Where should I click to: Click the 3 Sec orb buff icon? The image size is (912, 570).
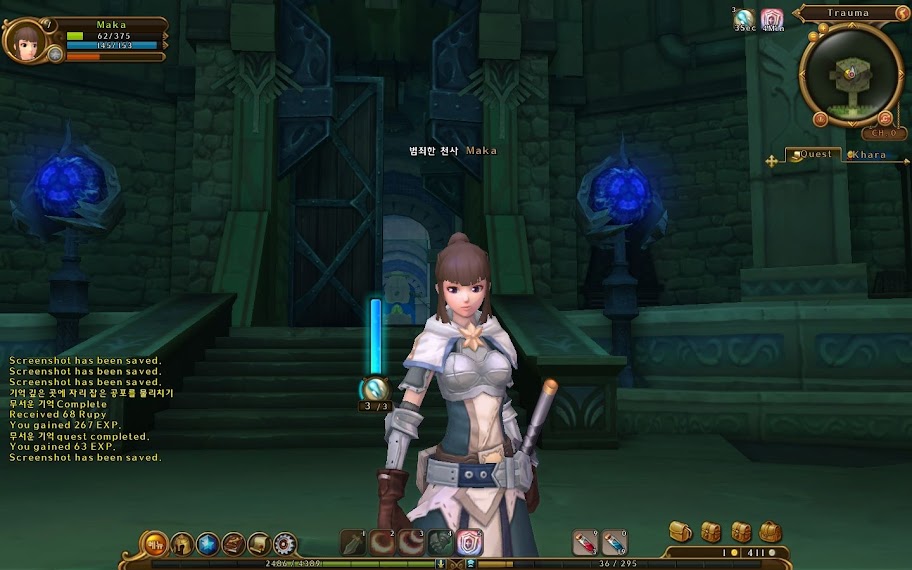(744, 18)
